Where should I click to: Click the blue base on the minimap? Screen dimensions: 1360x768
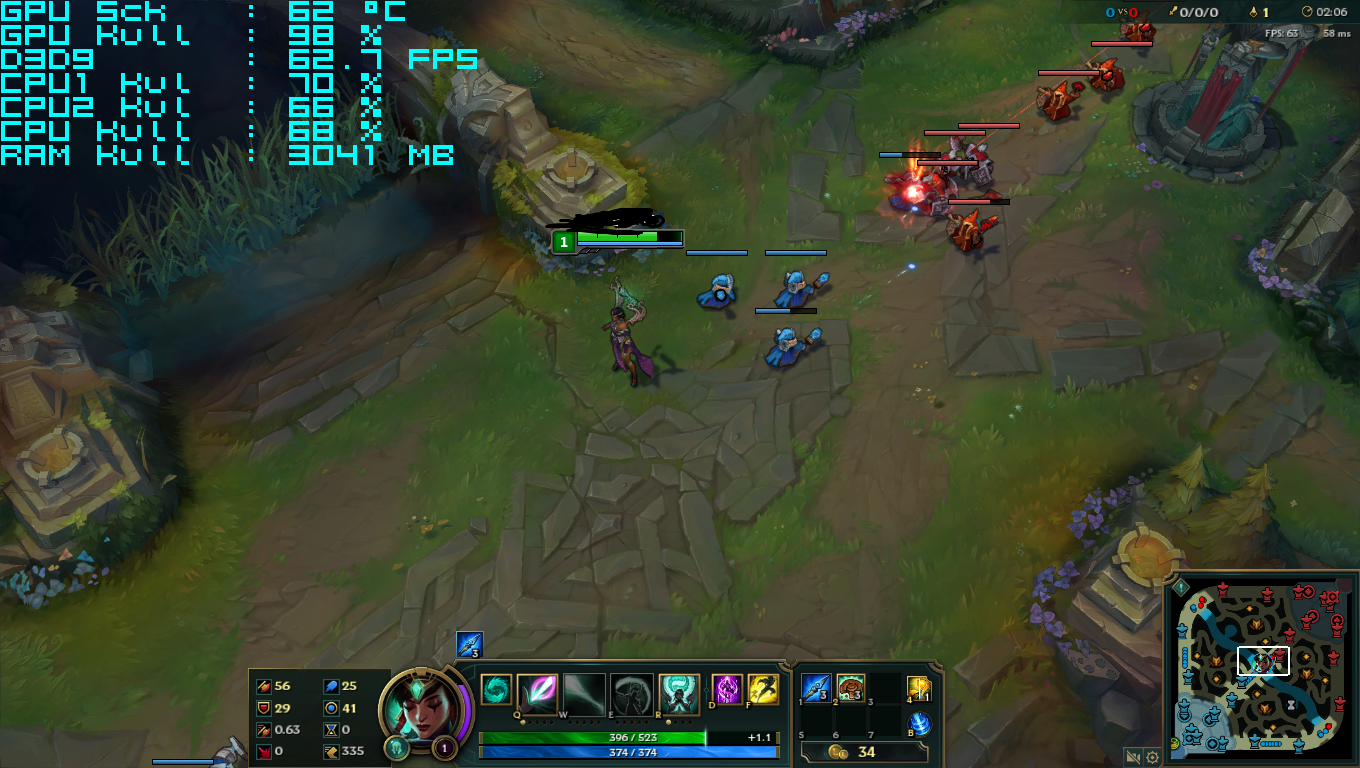tap(1195, 735)
